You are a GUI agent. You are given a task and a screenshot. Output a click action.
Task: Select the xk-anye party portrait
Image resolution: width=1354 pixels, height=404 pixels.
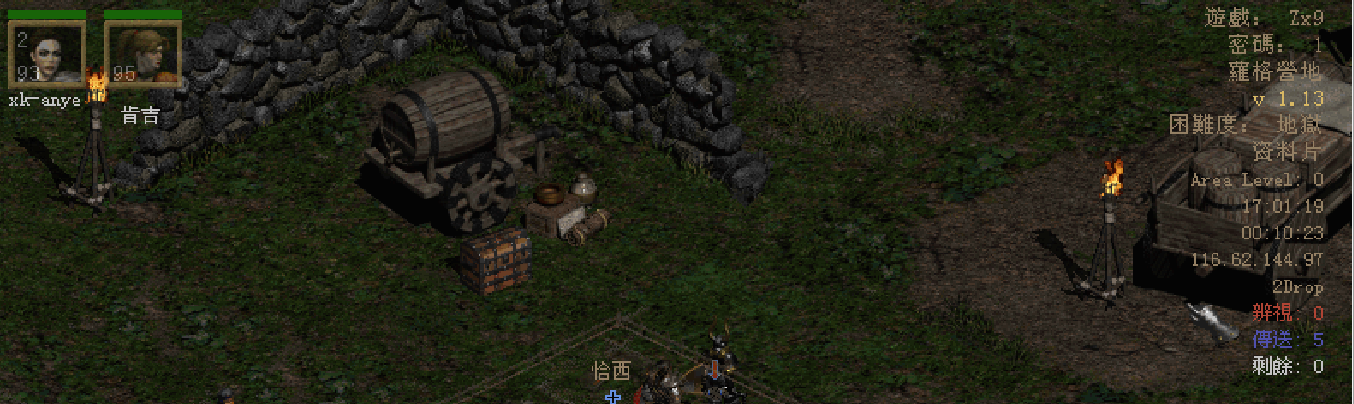tap(47, 54)
